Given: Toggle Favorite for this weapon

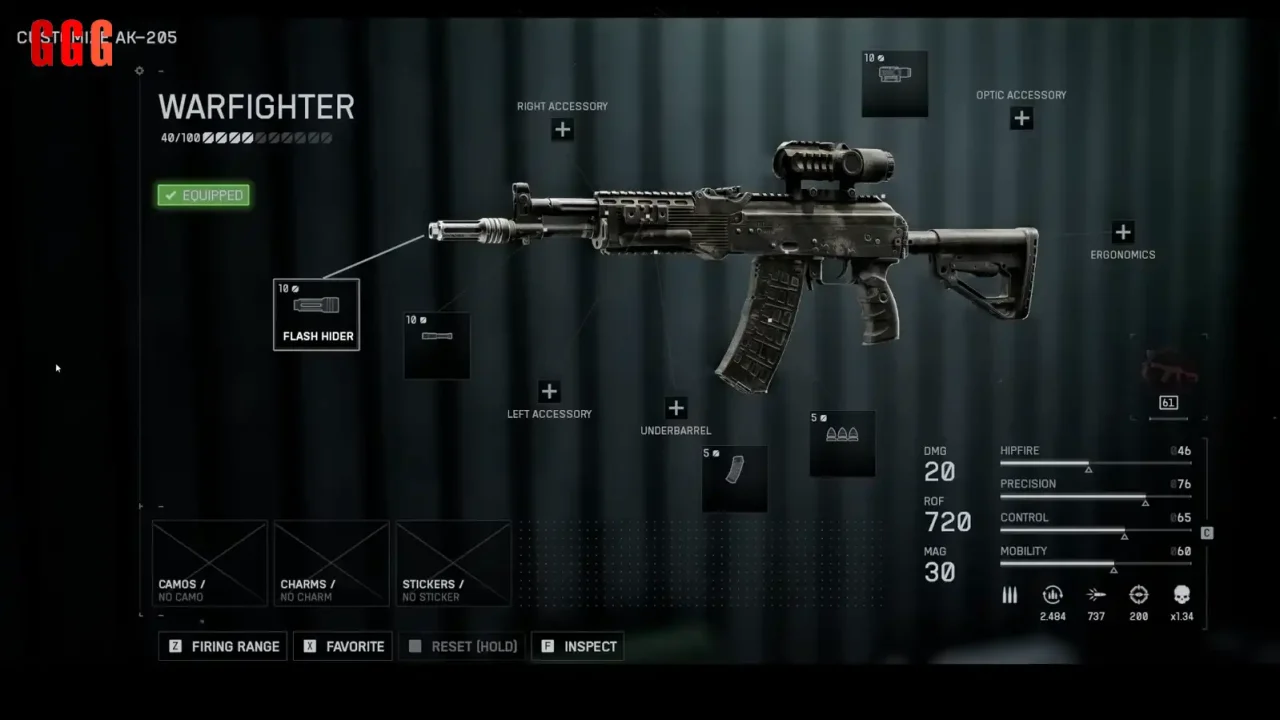Looking at the screenshot, I should pyautogui.click(x=342, y=646).
